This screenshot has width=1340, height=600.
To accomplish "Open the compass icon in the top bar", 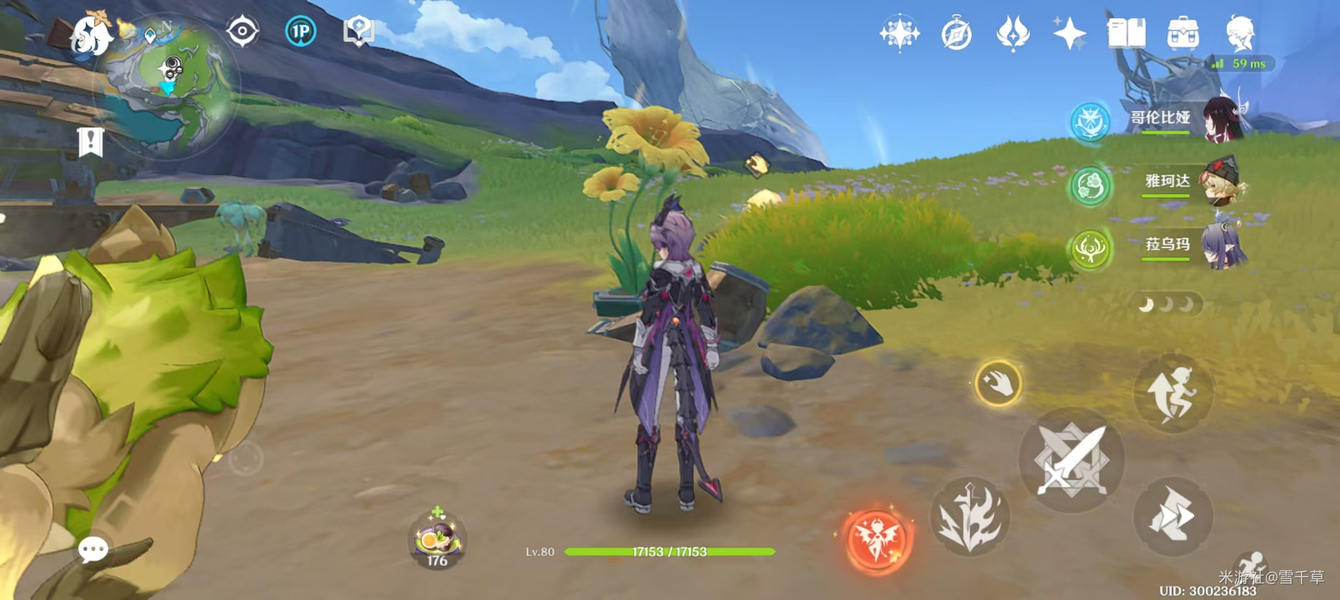I will pos(956,34).
